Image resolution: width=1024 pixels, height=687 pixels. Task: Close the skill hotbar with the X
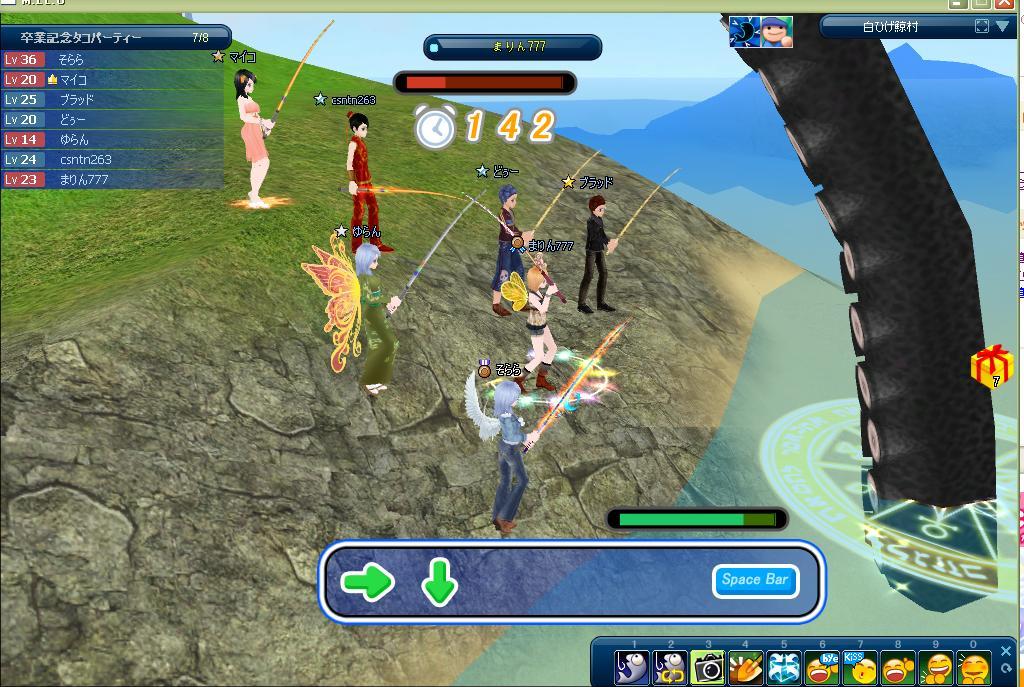point(1006,651)
